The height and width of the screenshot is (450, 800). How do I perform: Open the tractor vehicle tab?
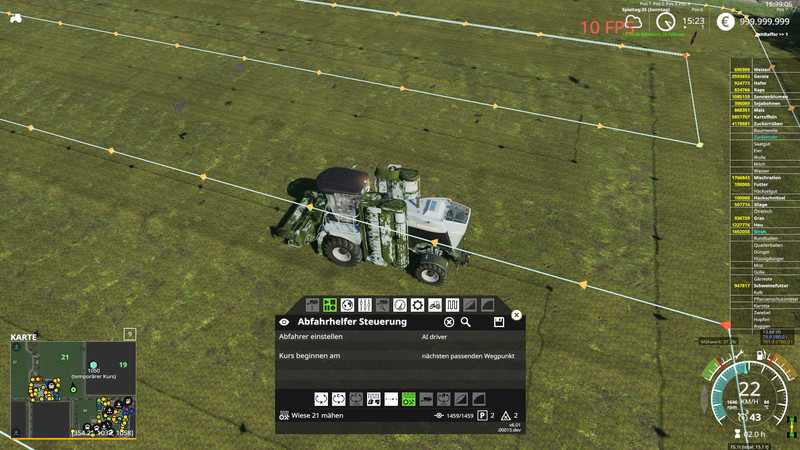click(435, 304)
